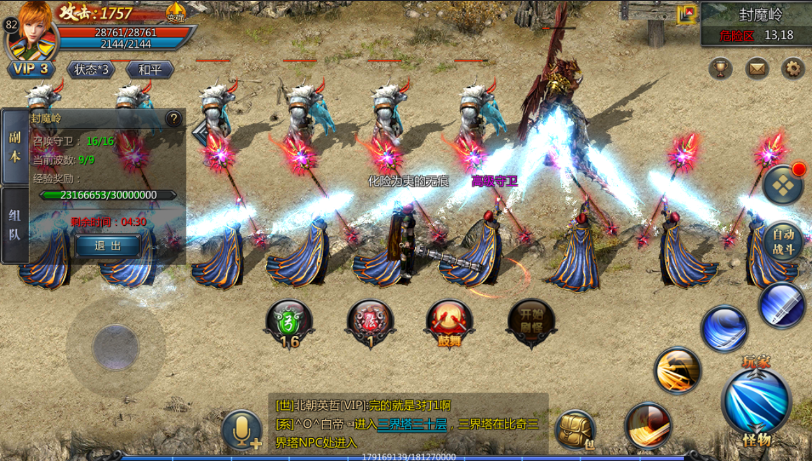Image resolution: width=812 pixels, height=461 pixels.
Task: Activate the 鼓舞 inspire buff
Action: (450, 322)
